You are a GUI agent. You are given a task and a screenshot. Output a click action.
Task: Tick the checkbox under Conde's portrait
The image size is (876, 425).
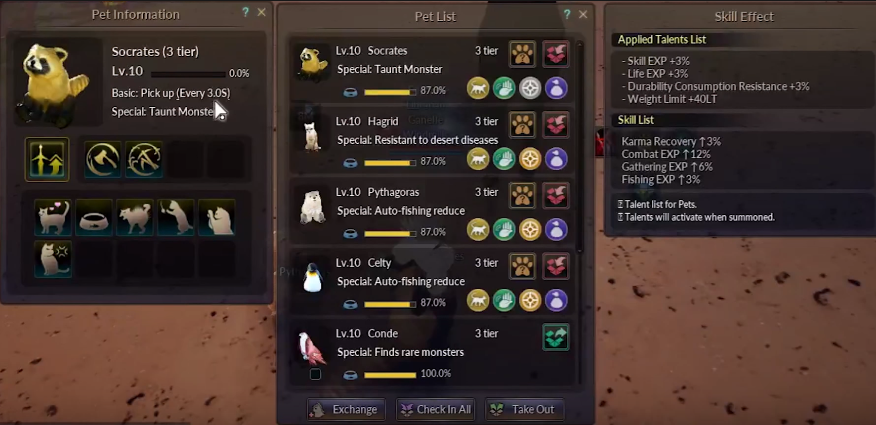click(x=315, y=374)
